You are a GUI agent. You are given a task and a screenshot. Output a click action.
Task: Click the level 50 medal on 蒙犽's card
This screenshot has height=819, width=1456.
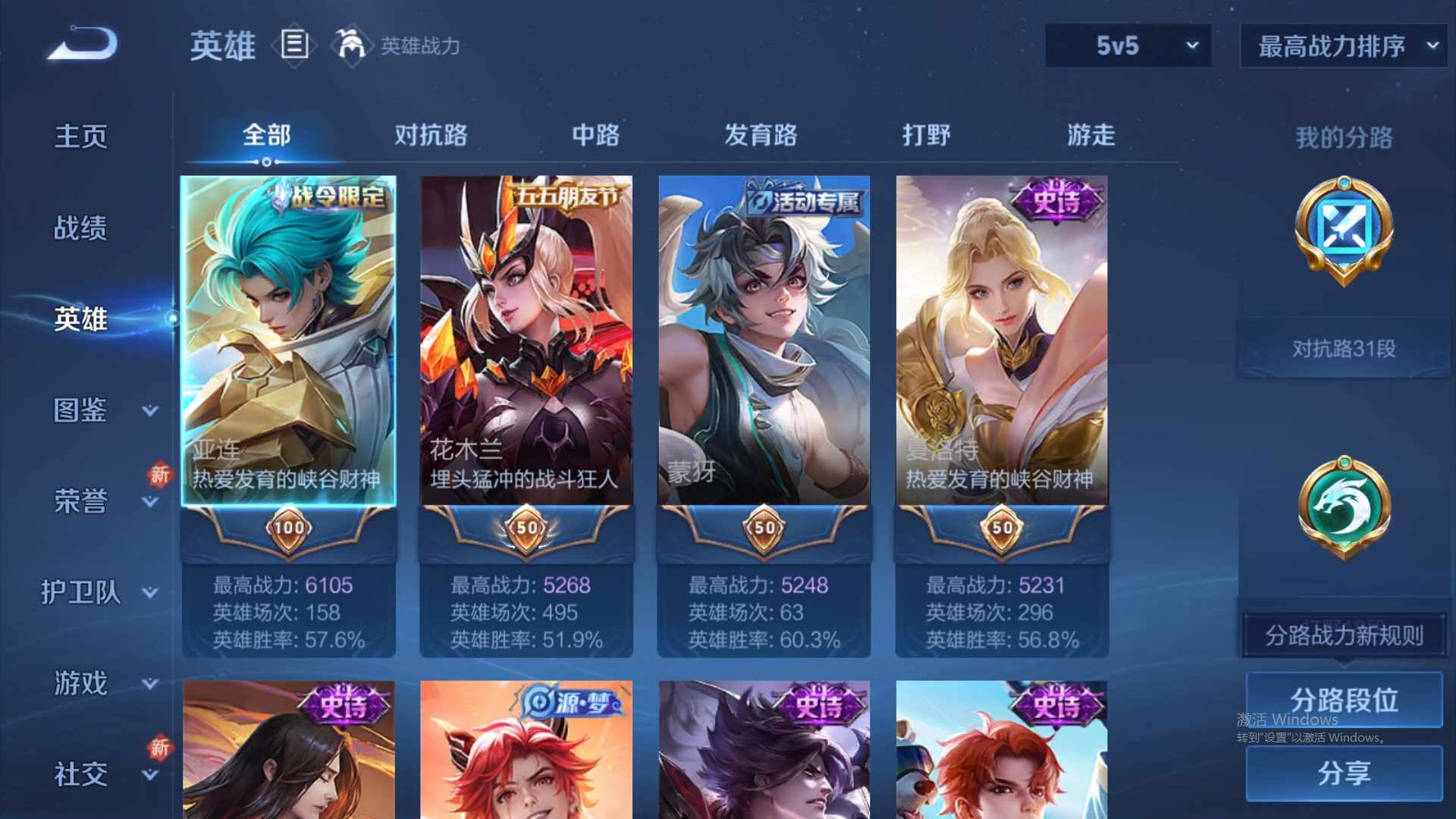pyautogui.click(x=764, y=527)
